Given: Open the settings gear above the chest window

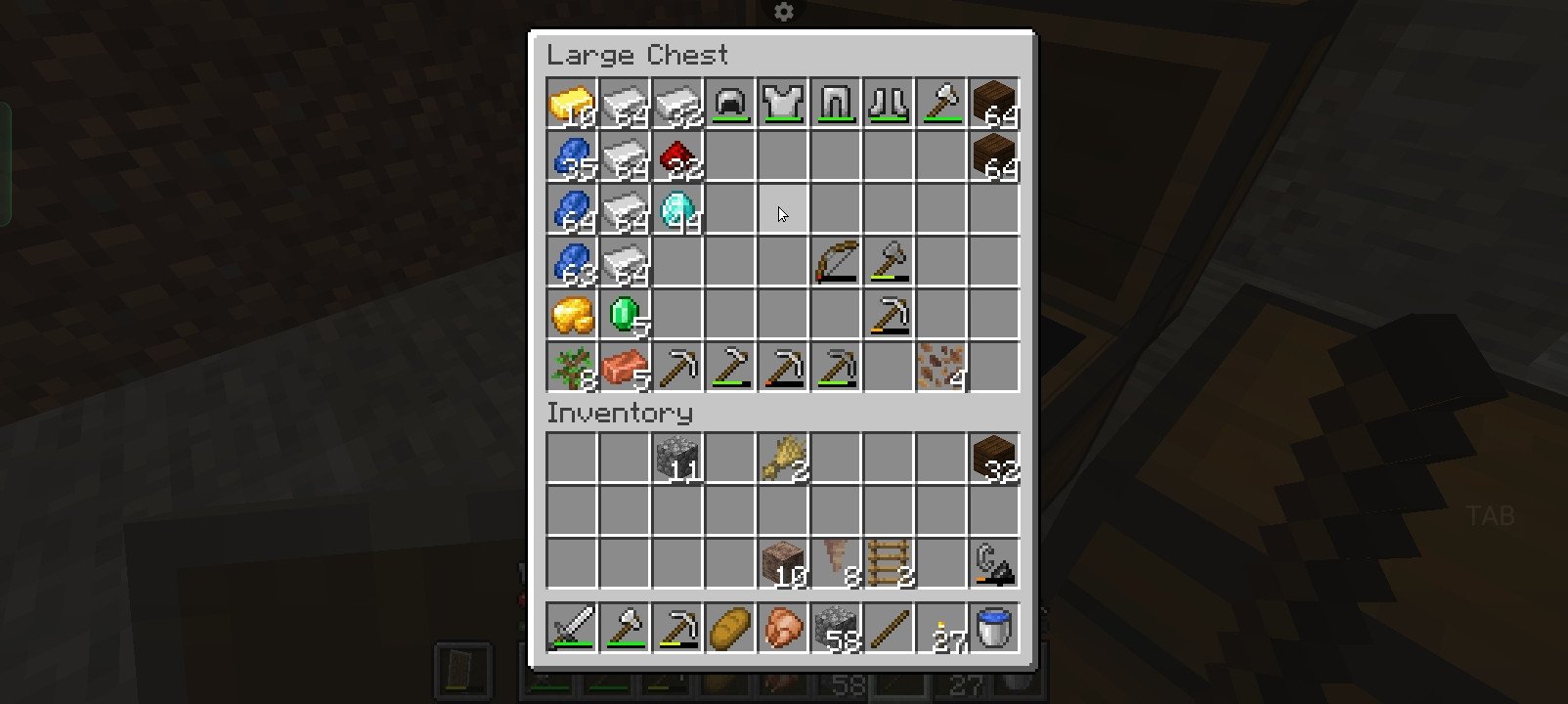Looking at the screenshot, I should point(784,12).
